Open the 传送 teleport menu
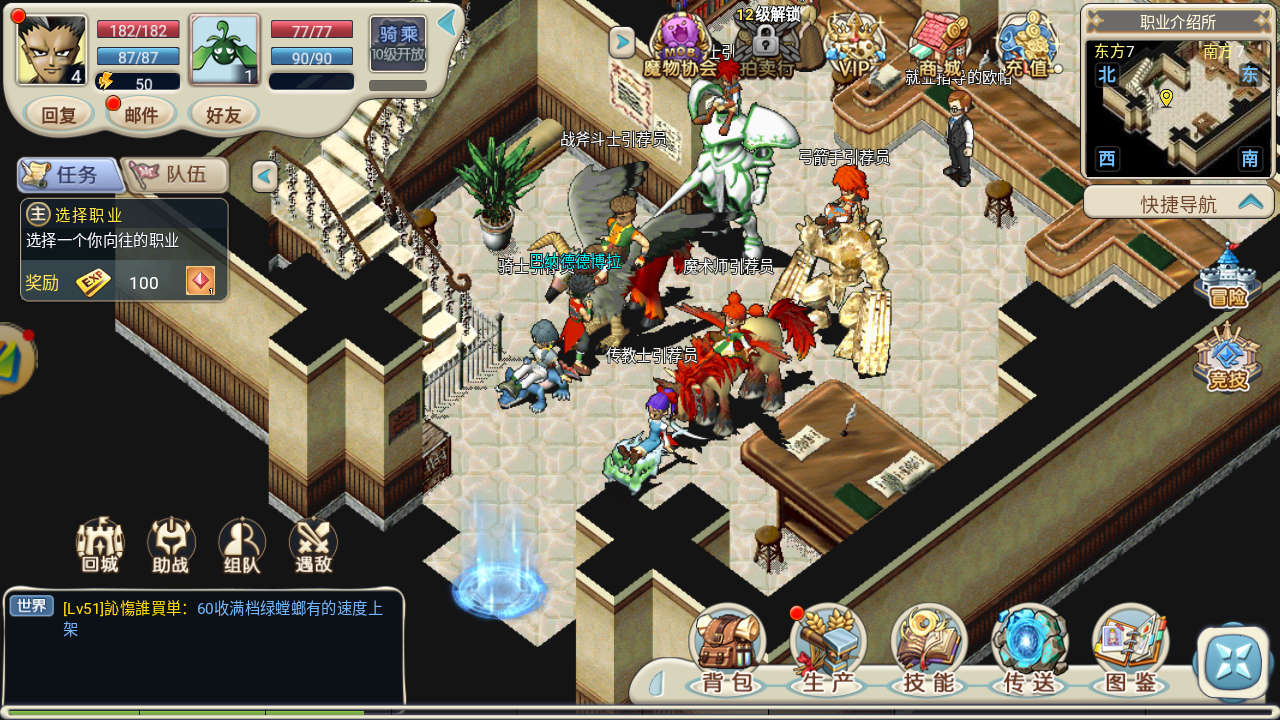 [1029, 650]
